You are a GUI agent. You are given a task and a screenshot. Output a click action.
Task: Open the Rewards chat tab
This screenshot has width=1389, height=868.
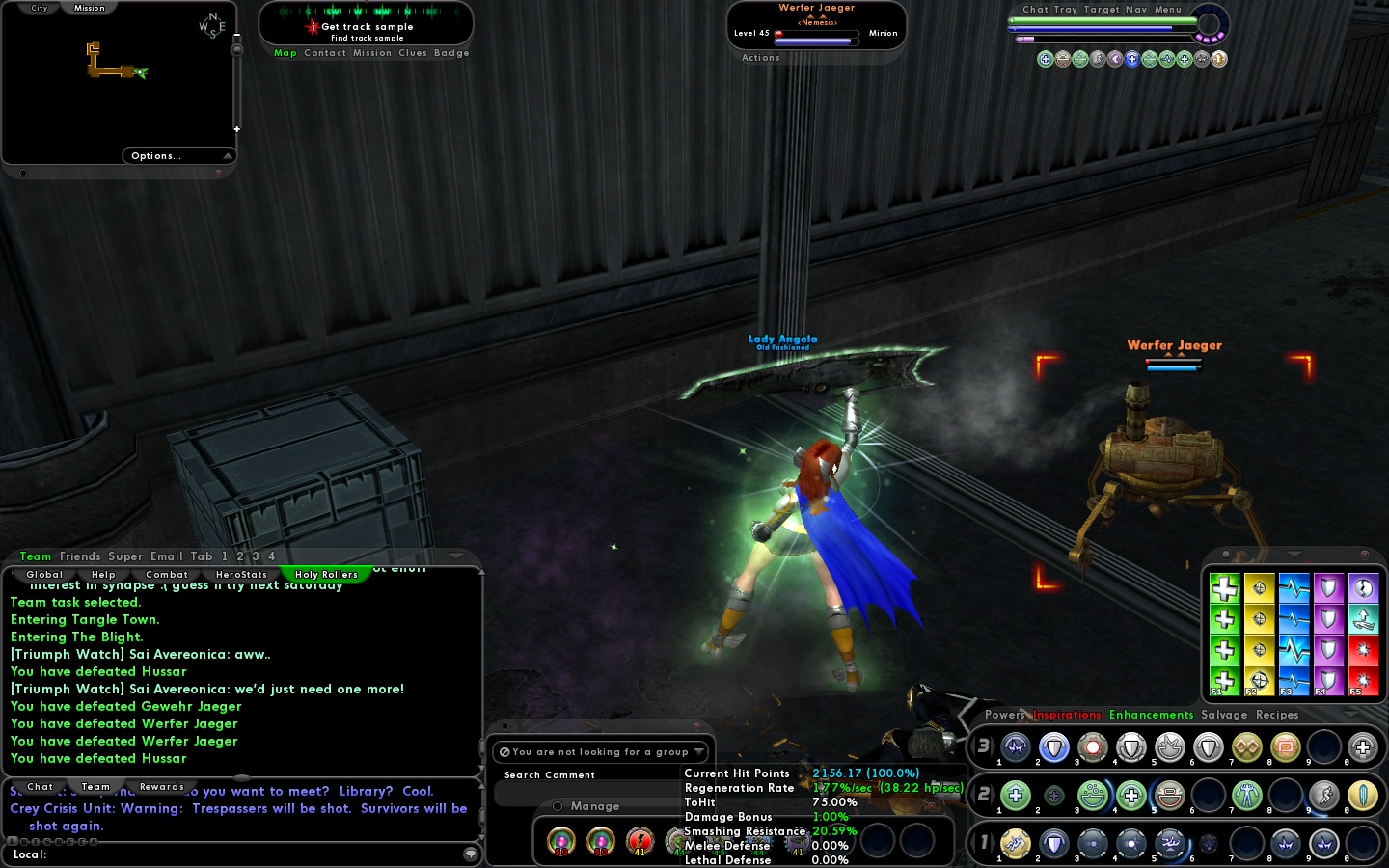coord(161,787)
